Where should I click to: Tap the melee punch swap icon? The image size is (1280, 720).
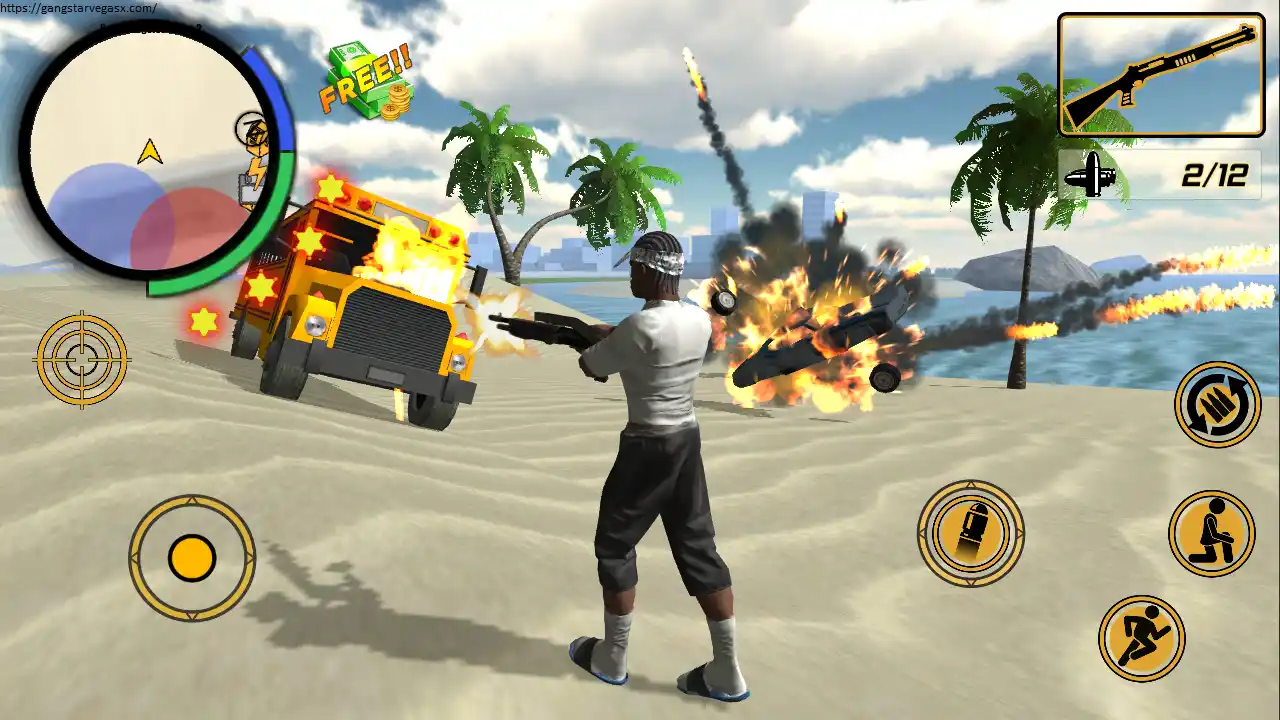point(1216,405)
